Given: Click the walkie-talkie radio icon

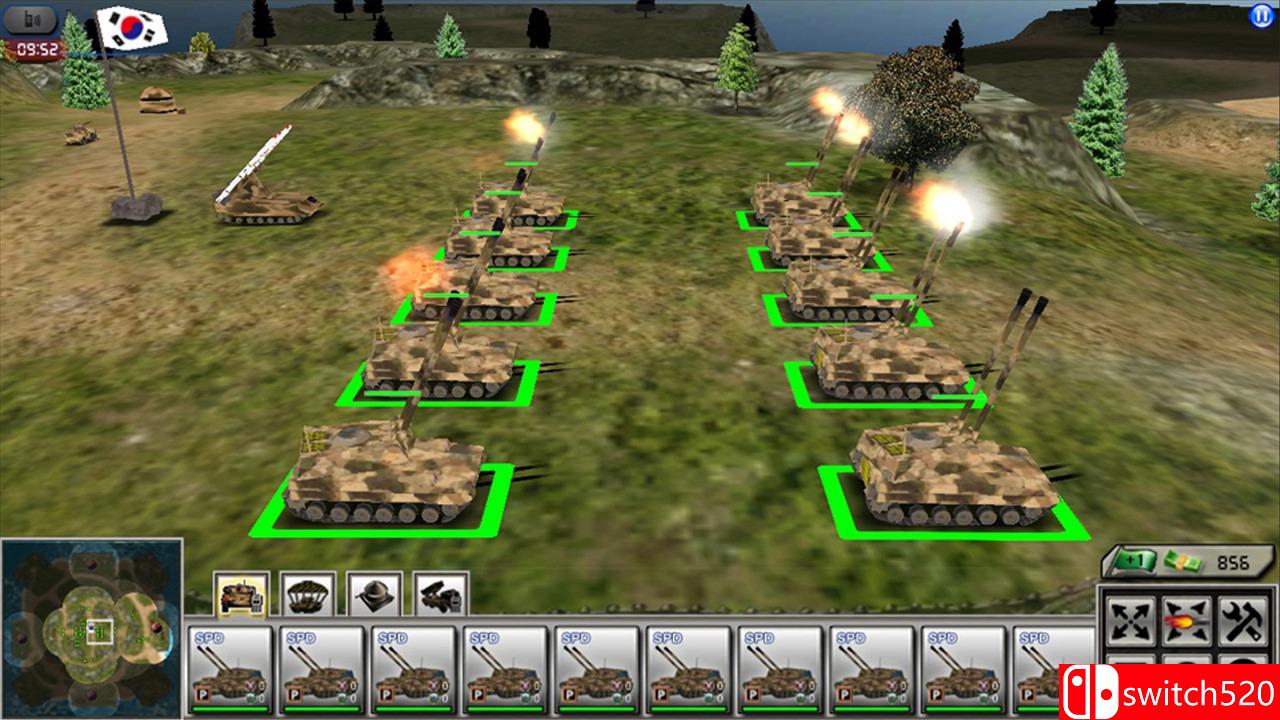Looking at the screenshot, I should point(30,17).
